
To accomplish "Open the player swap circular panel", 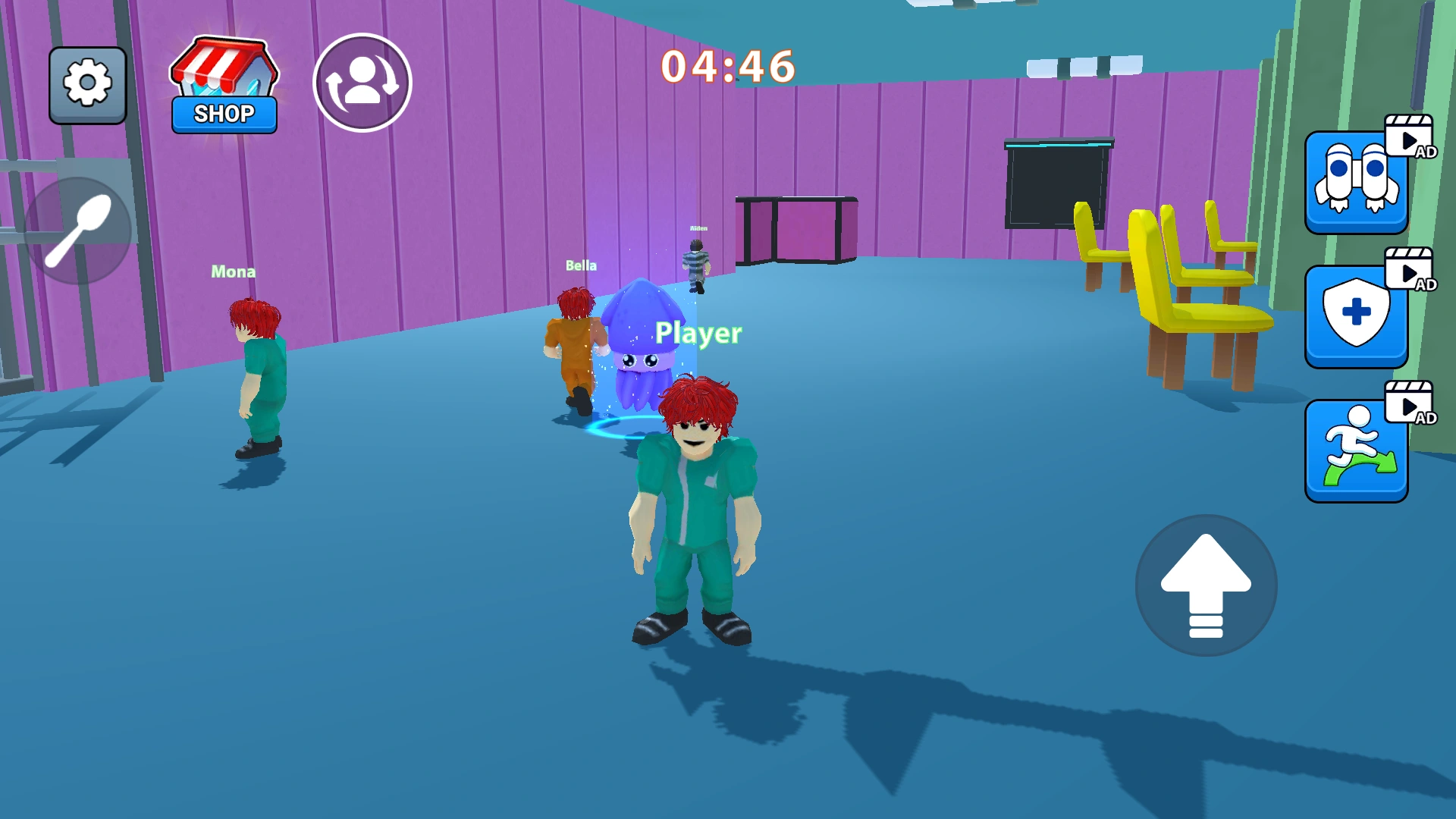I will point(363,82).
